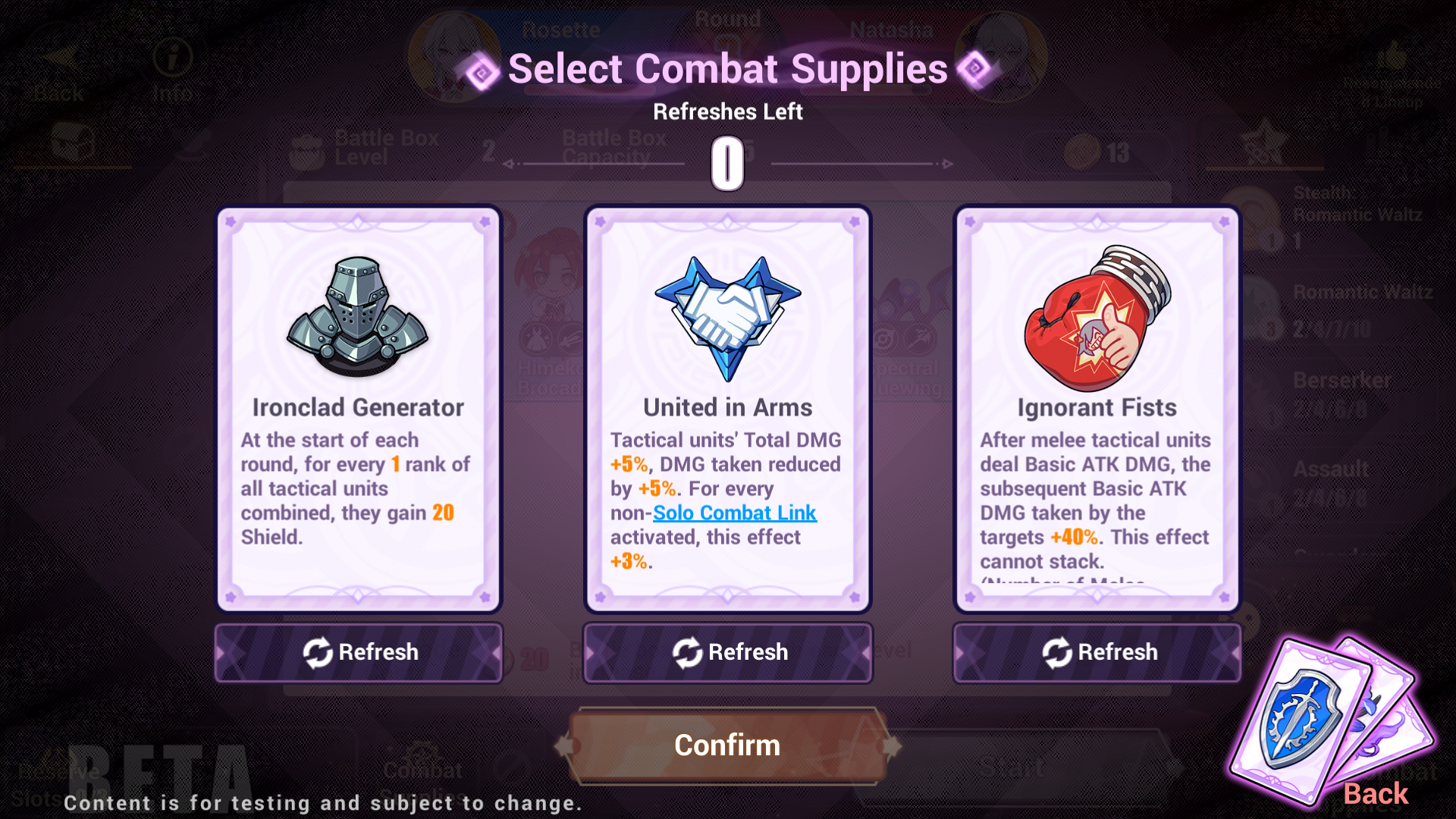Click Back in the bottom right corner
Image resolution: width=1456 pixels, height=819 pixels.
[x=1376, y=793]
